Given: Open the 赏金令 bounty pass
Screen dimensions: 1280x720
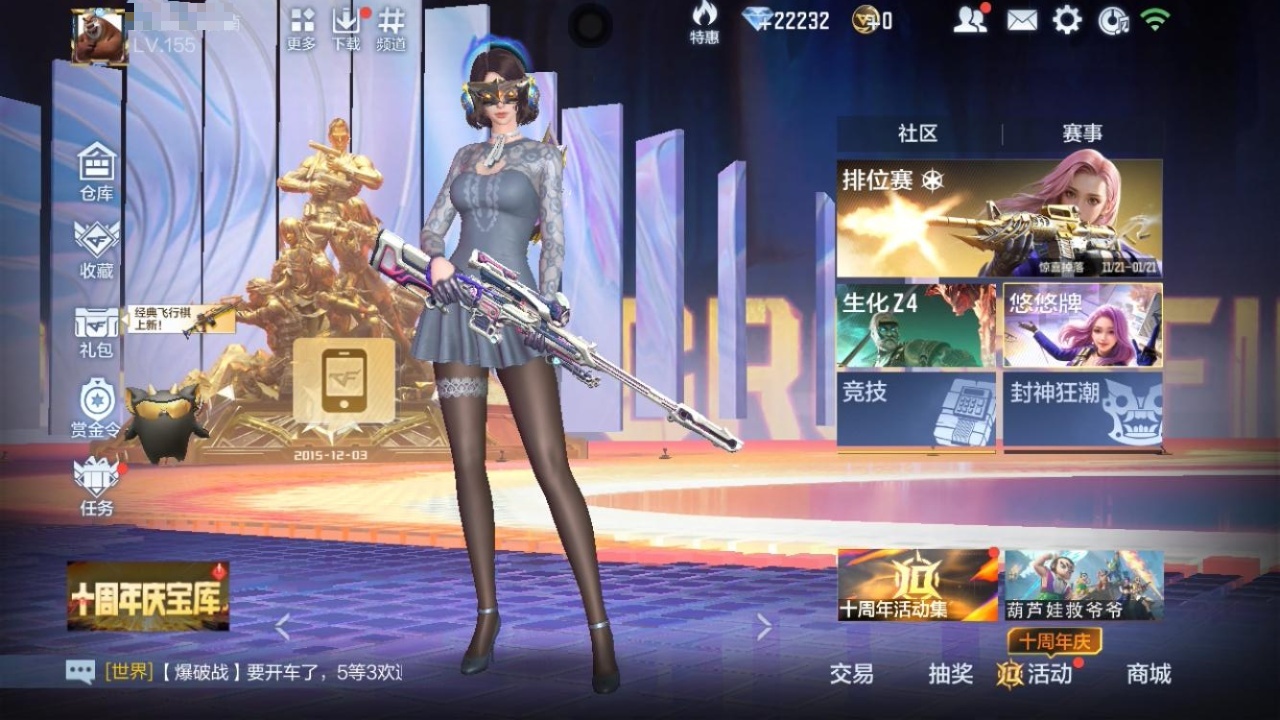Looking at the screenshot, I should (x=97, y=408).
